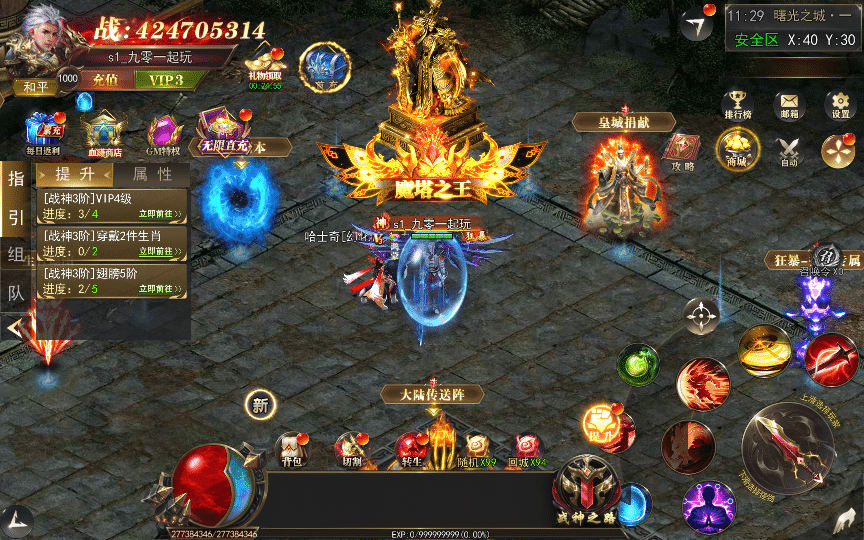Open the 设置 settings gear
Screen dimensions: 864x540
(839, 103)
